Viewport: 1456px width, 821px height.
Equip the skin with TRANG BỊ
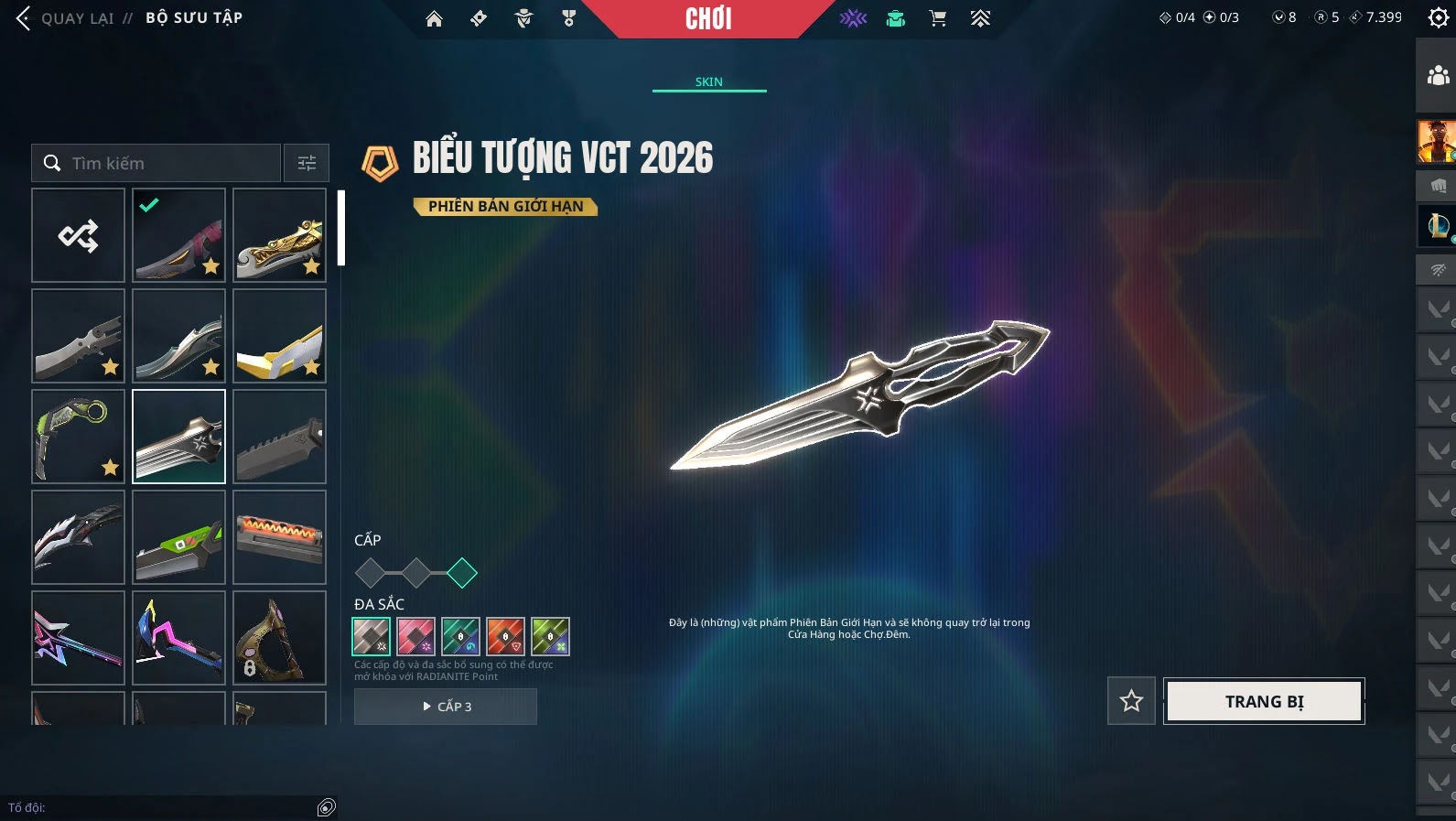tap(1264, 701)
